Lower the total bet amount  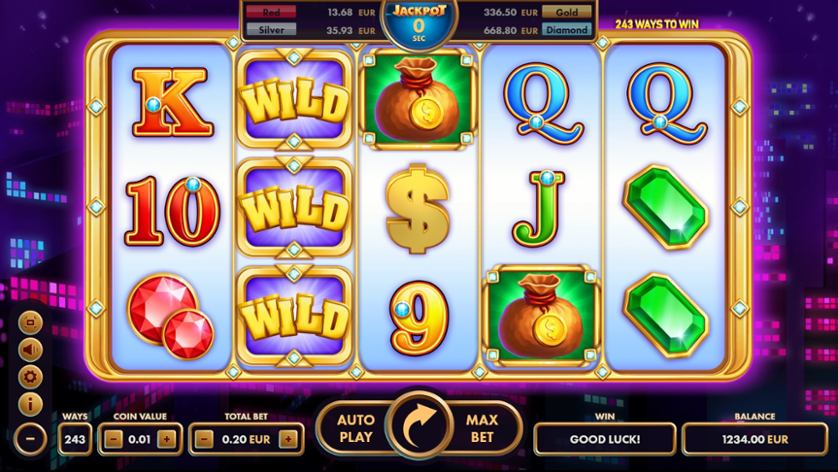tap(202, 438)
